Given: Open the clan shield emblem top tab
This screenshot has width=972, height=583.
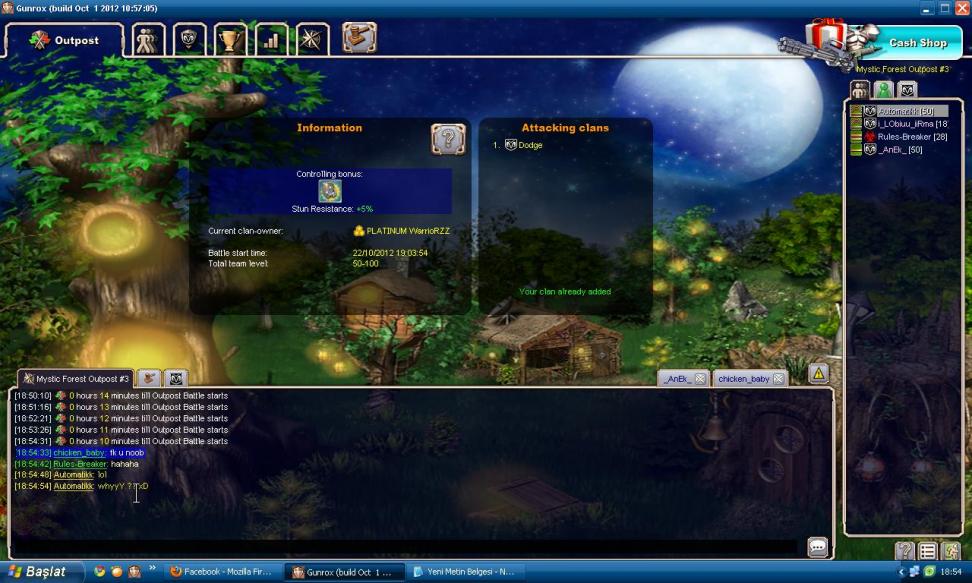Looking at the screenshot, I should point(190,40).
